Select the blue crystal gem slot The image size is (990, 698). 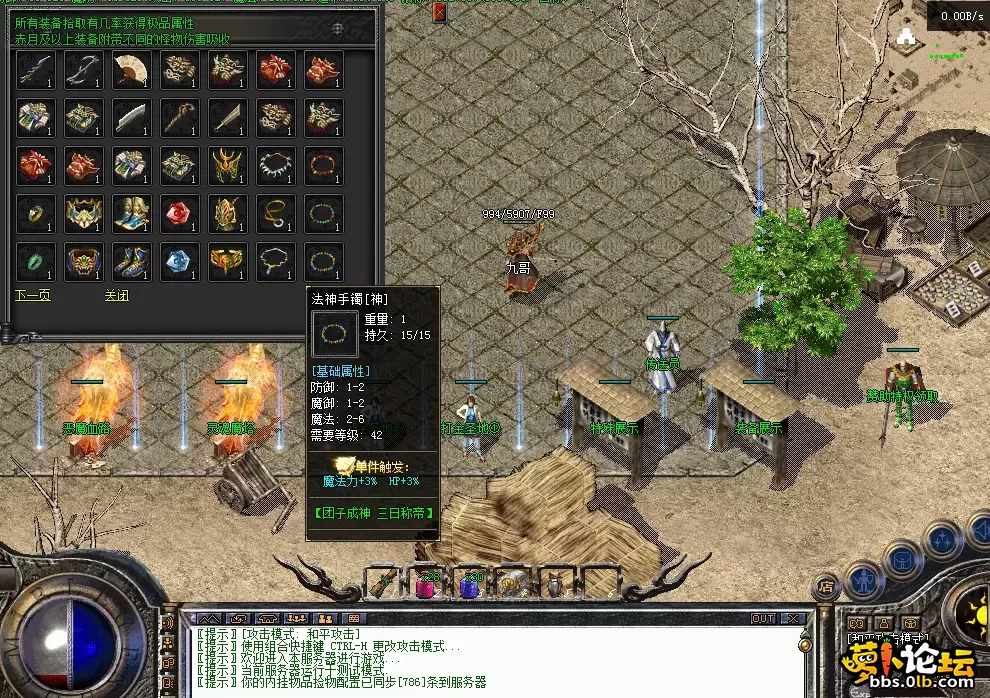tap(178, 262)
